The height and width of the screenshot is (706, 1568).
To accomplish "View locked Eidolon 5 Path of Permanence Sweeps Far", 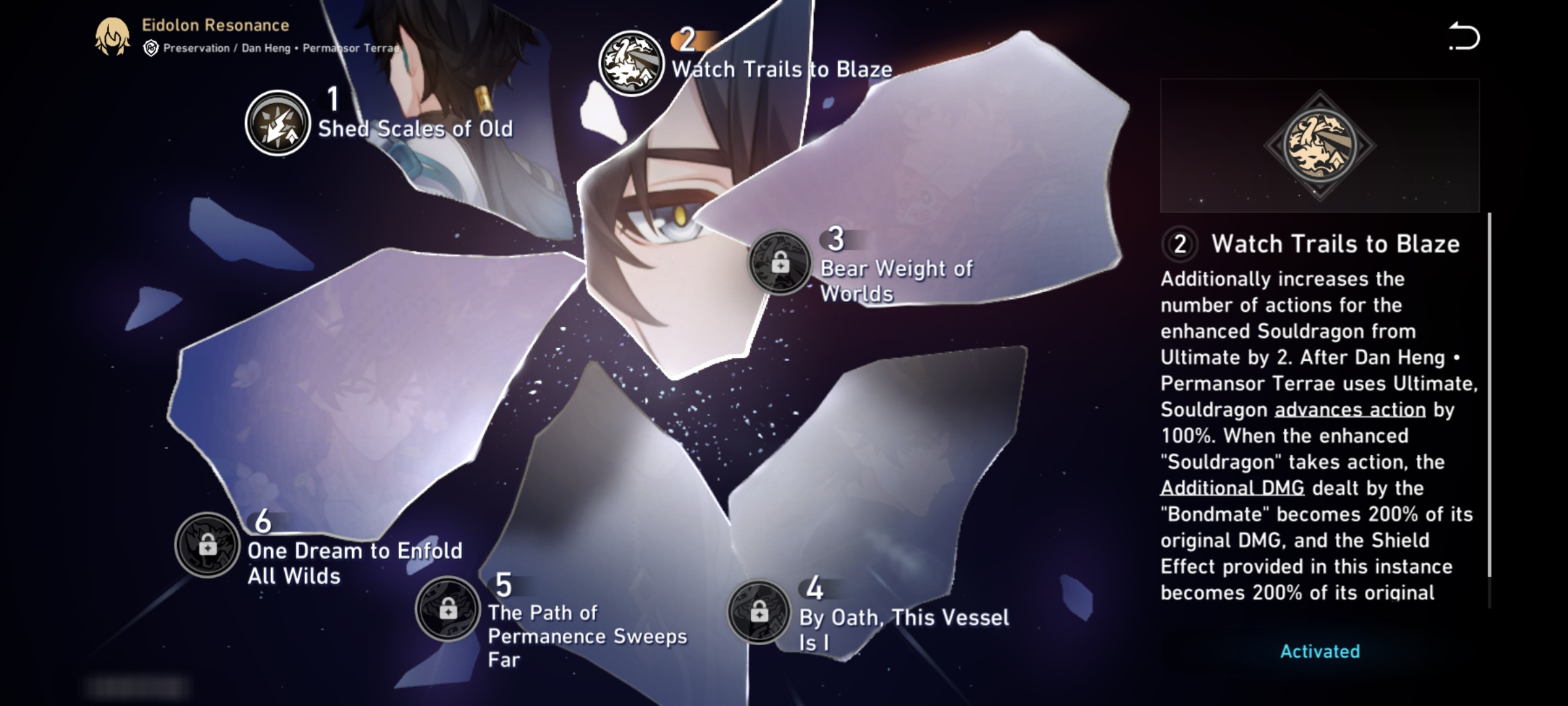I will coord(448,609).
